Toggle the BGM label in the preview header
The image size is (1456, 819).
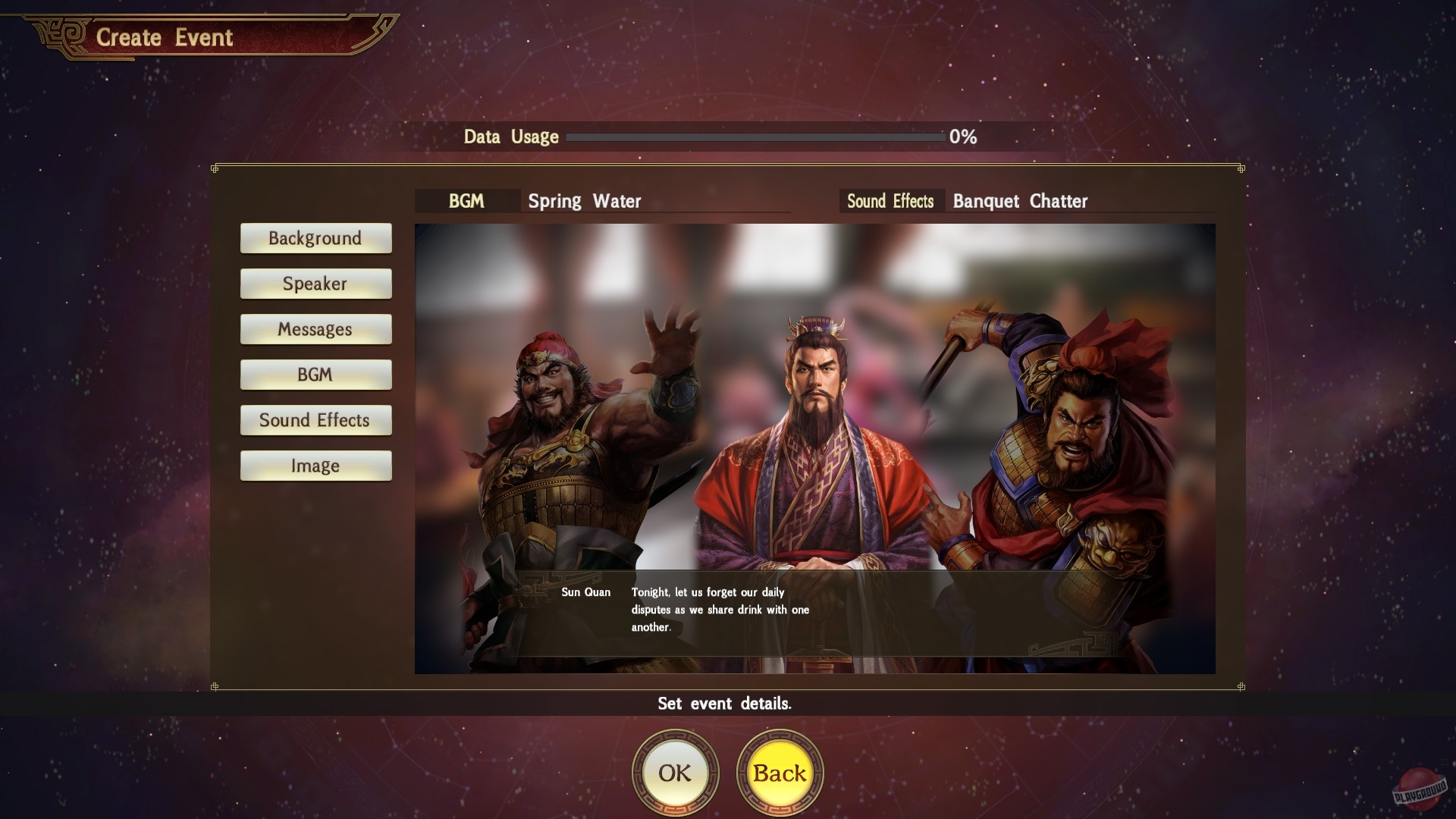point(466,201)
